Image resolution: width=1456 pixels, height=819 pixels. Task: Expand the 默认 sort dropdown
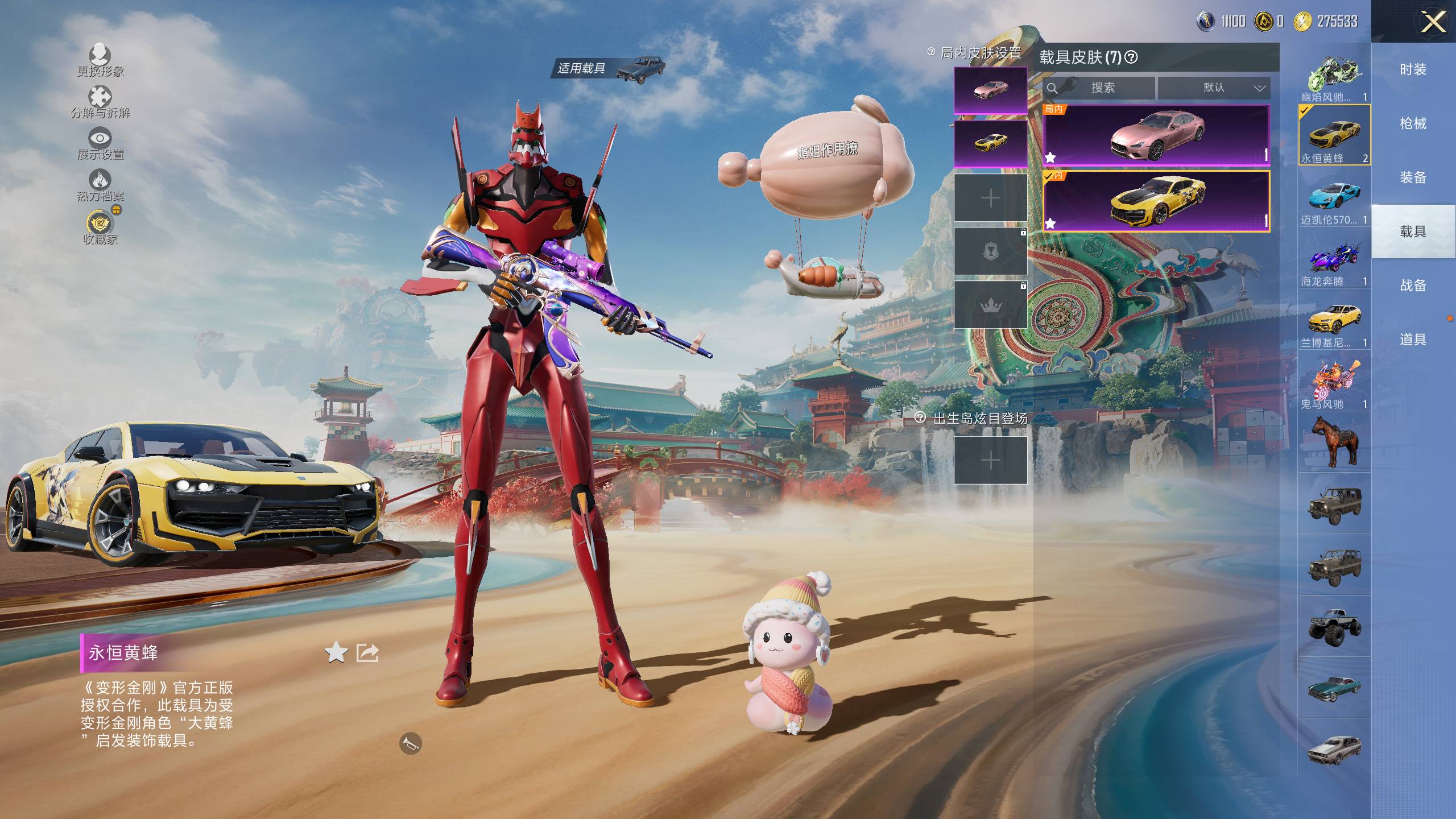click(x=1214, y=88)
